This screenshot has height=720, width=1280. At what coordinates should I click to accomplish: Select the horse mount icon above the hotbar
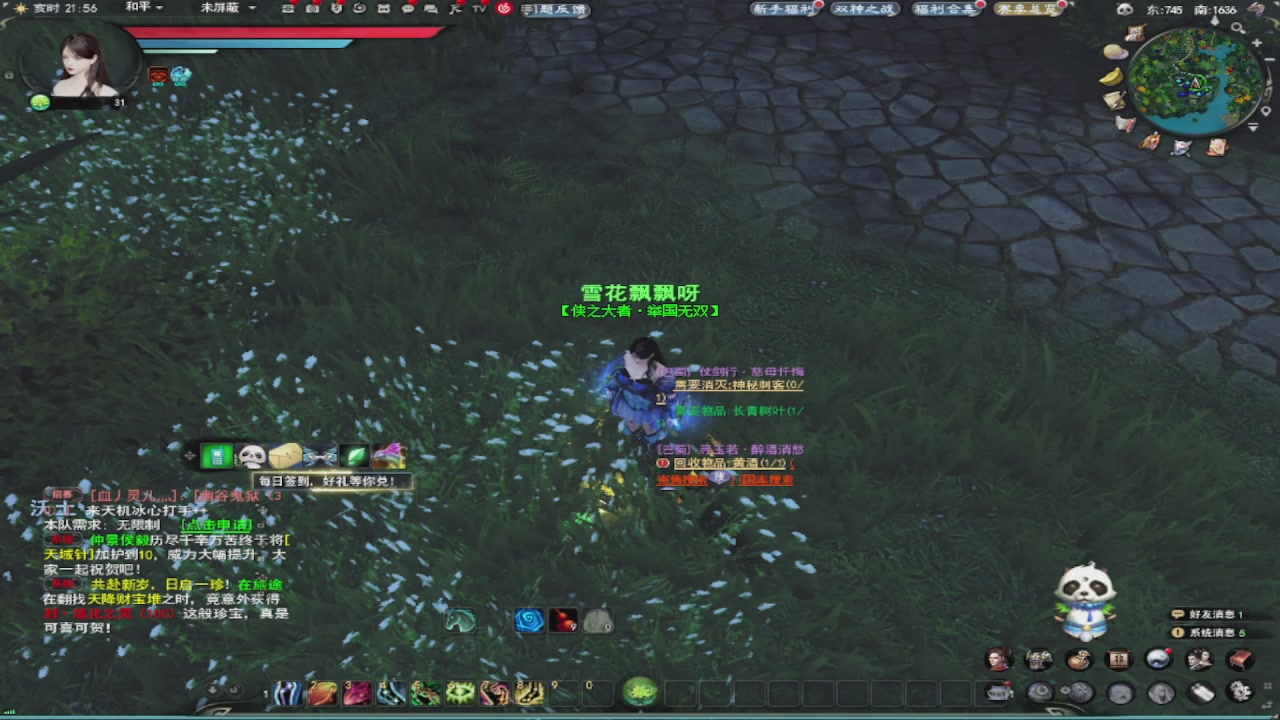coord(459,620)
